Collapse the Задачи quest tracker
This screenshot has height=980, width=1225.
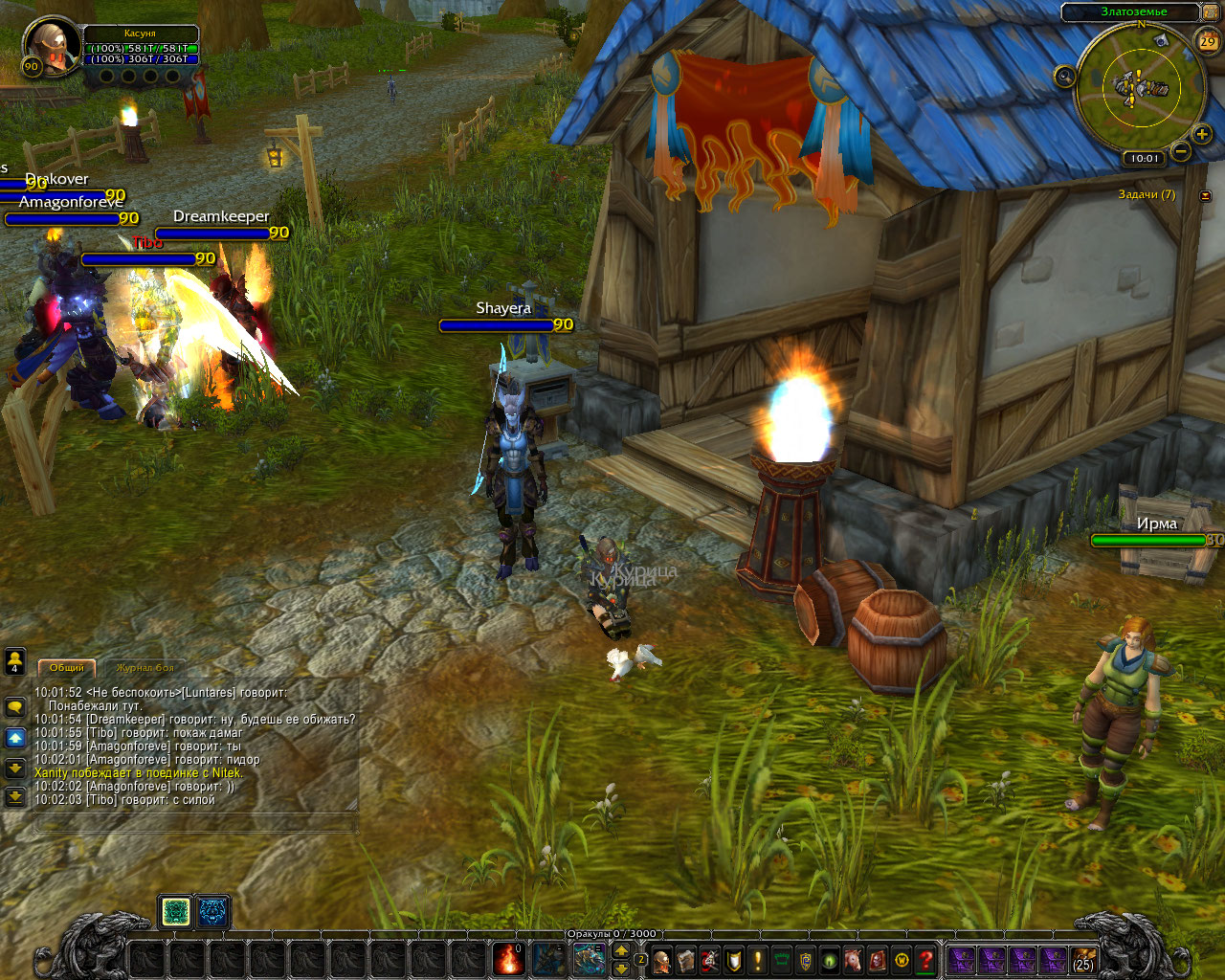tap(1206, 195)
